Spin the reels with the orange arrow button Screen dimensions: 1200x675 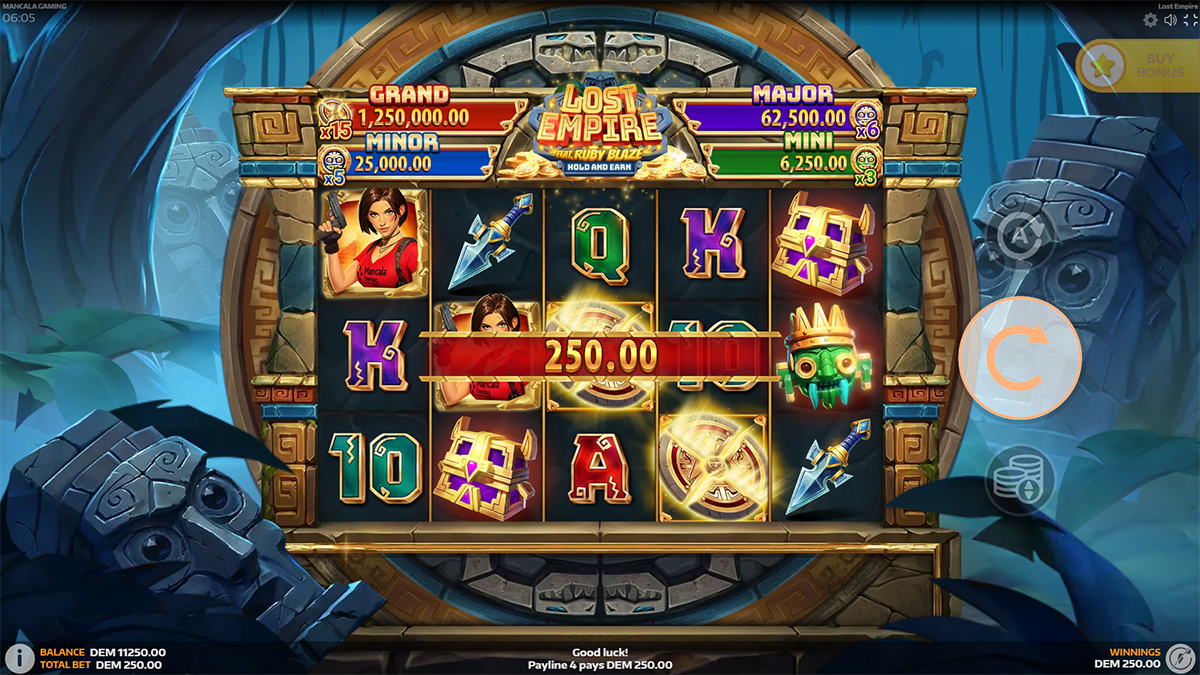(x=1019, y=357)
